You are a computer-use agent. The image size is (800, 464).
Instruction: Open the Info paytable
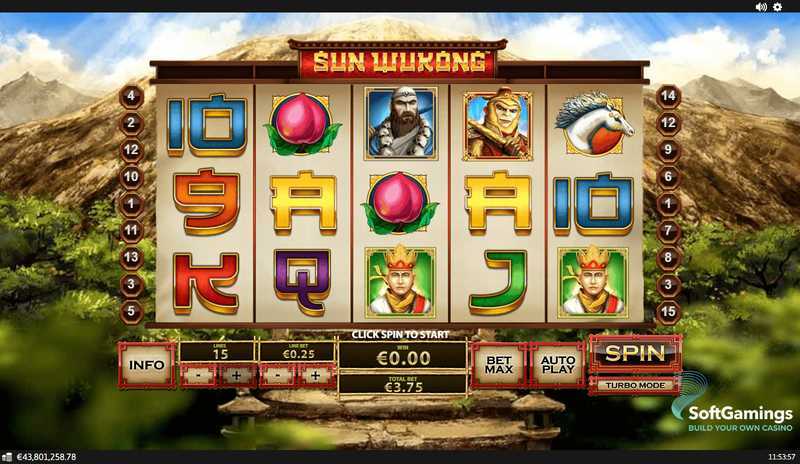pos(147,366)
